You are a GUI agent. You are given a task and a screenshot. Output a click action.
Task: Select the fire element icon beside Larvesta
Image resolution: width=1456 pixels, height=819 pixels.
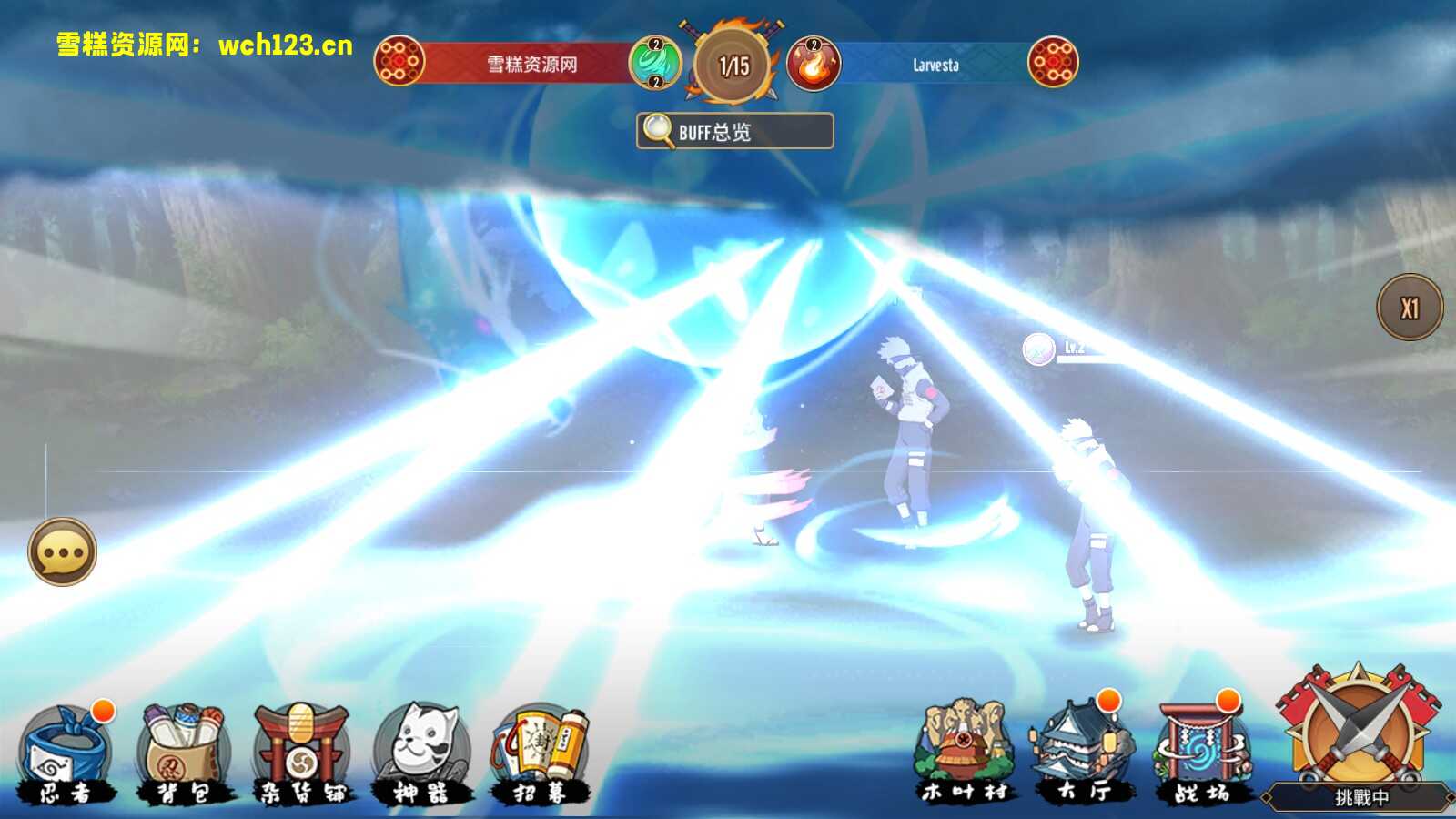click(x=813, y=63)
